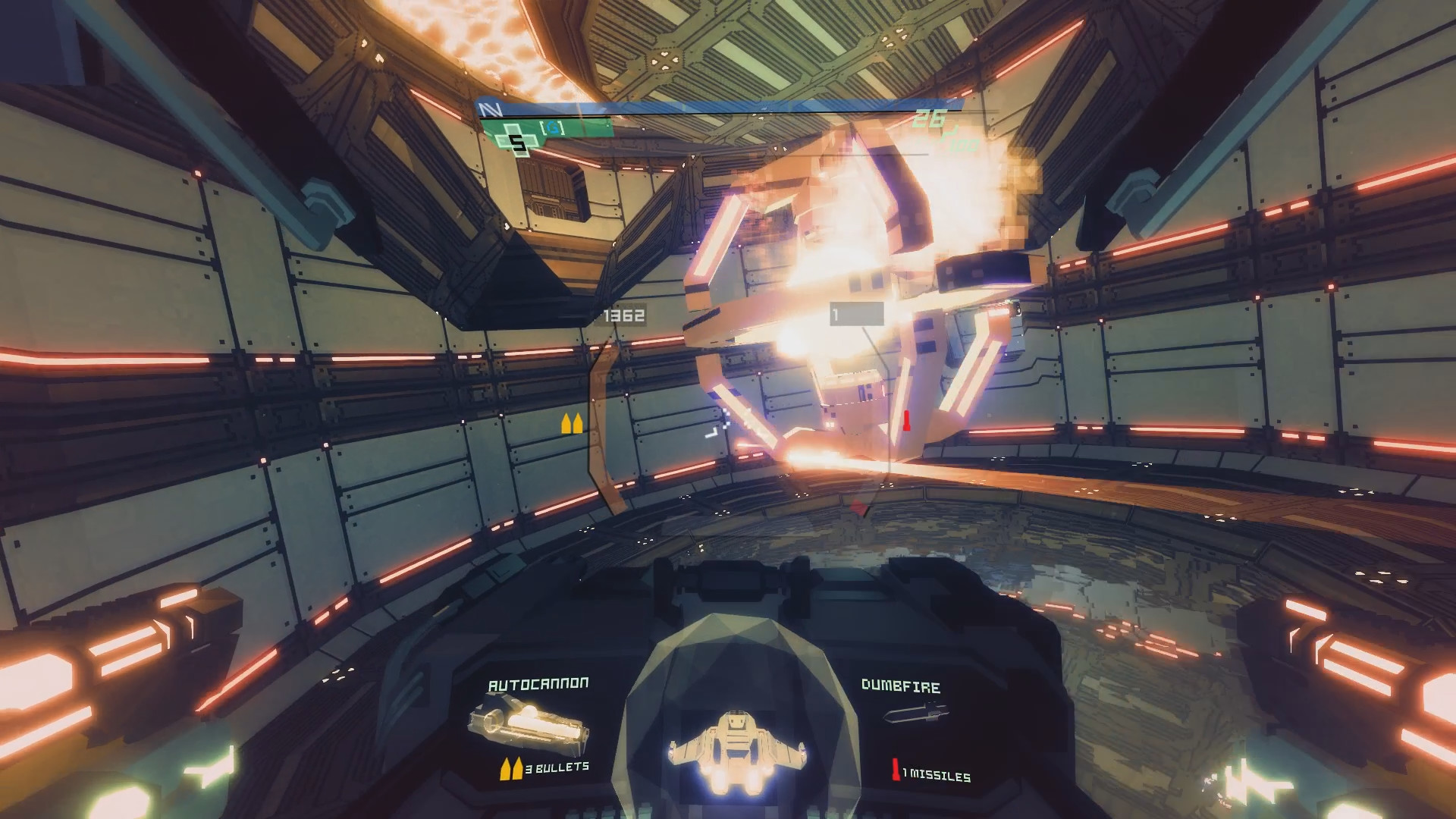Toggle the nav compass marker labeled N

click(489, 108)
